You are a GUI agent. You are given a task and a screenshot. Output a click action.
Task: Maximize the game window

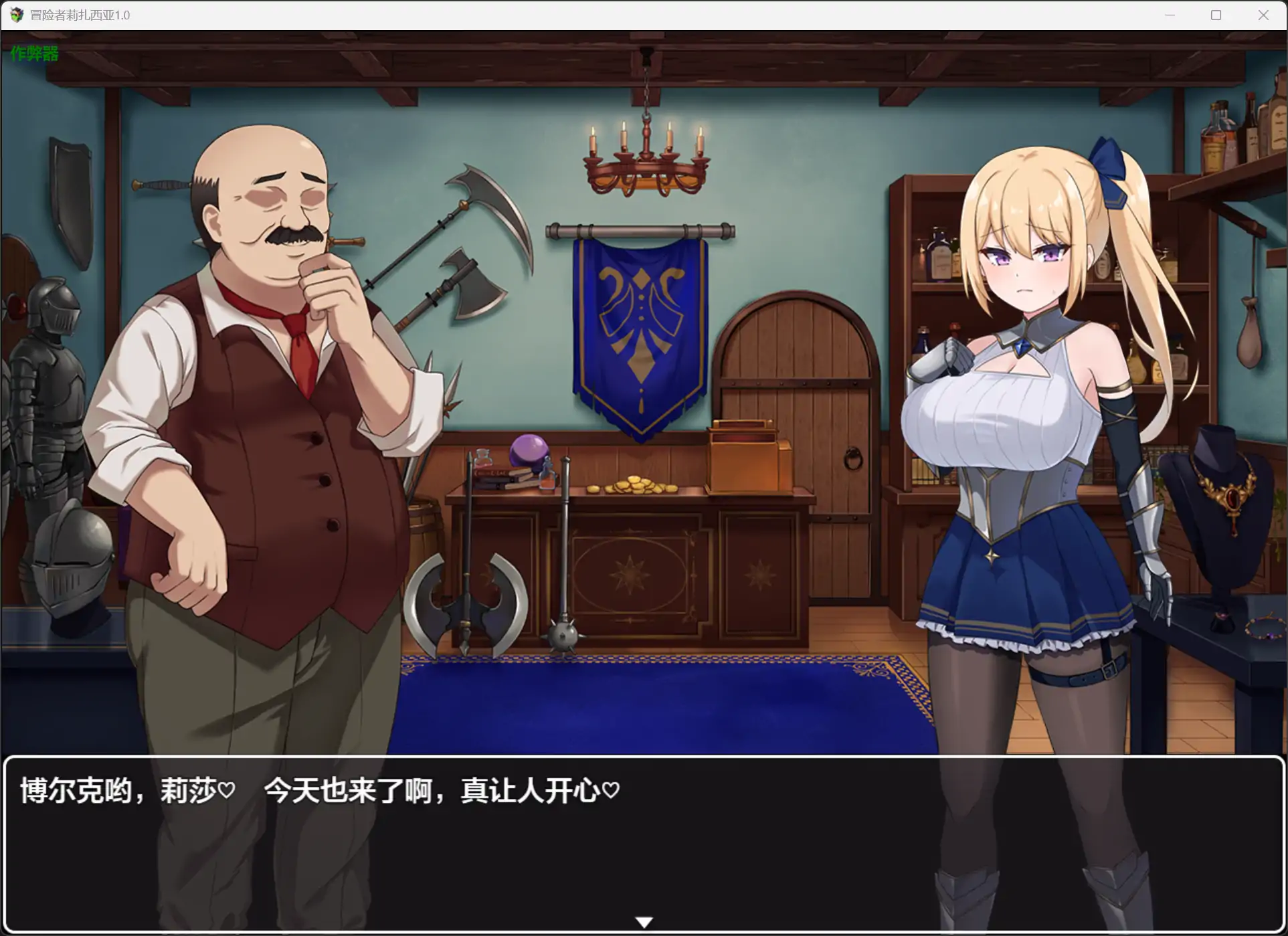click(x=1216, y=15)
